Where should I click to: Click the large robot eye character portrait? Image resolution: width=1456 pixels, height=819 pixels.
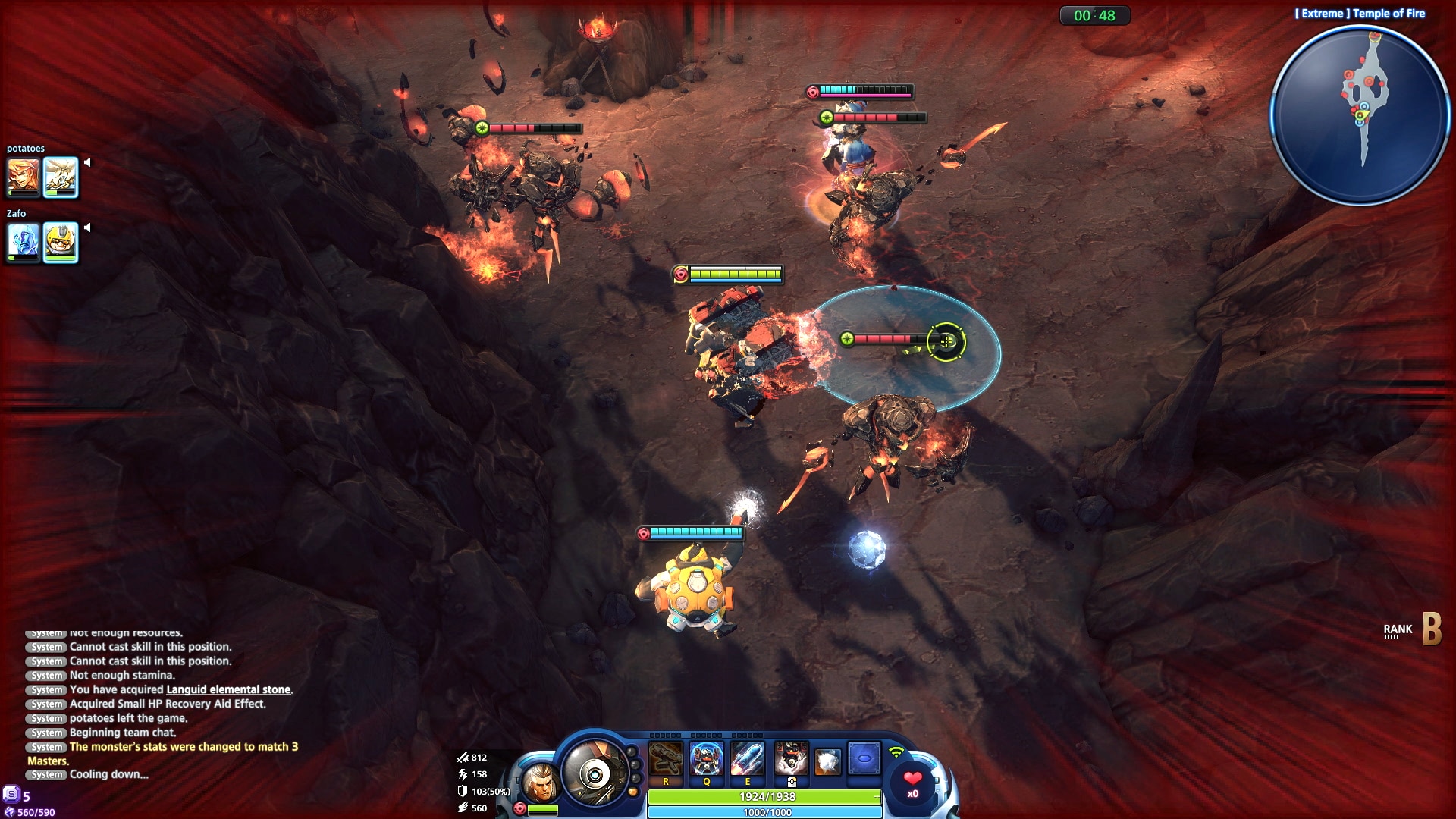pos(595,773)
